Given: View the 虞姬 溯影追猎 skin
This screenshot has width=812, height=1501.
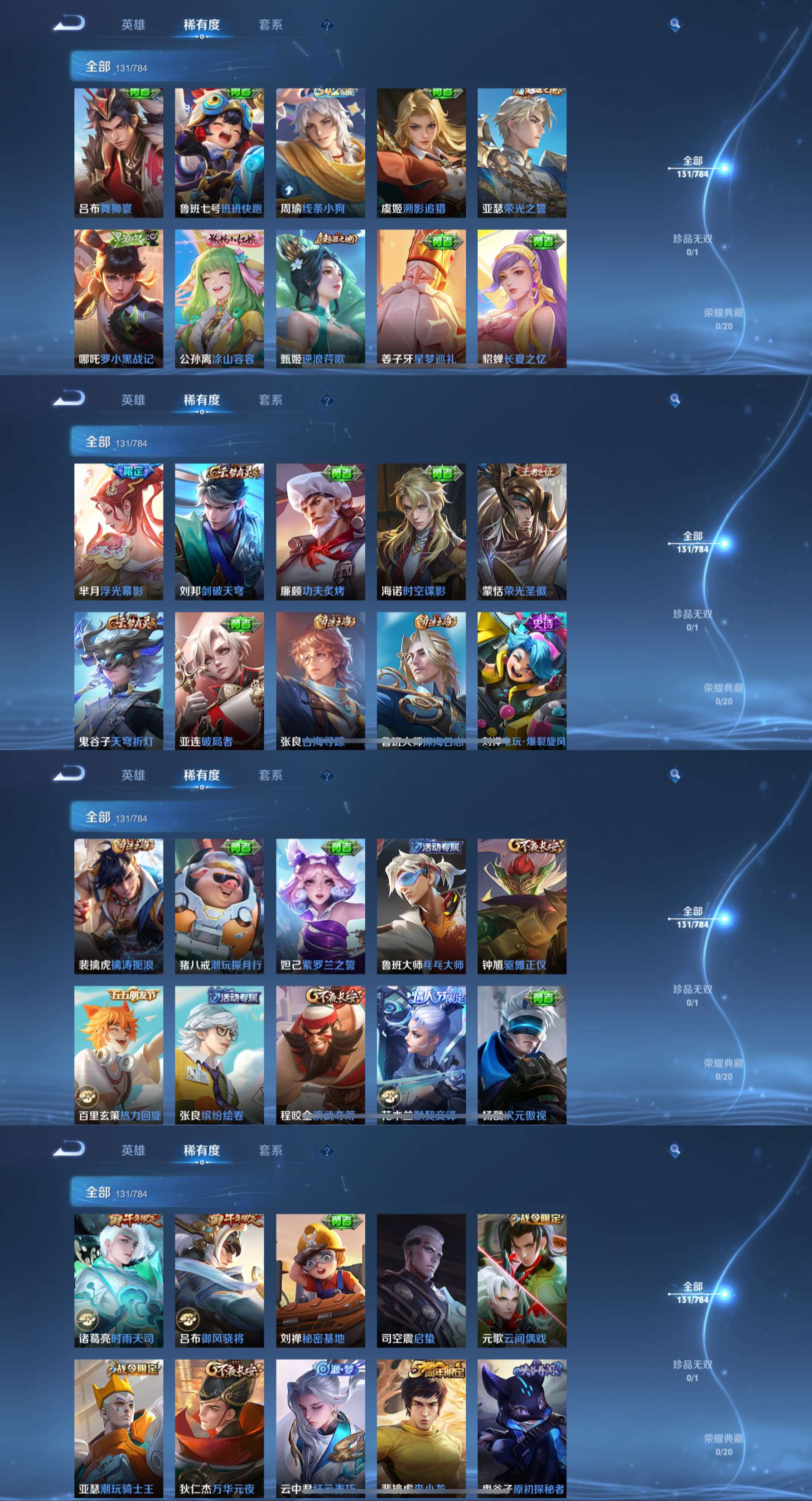Looking at the screenshot, I should coord(421,153).
